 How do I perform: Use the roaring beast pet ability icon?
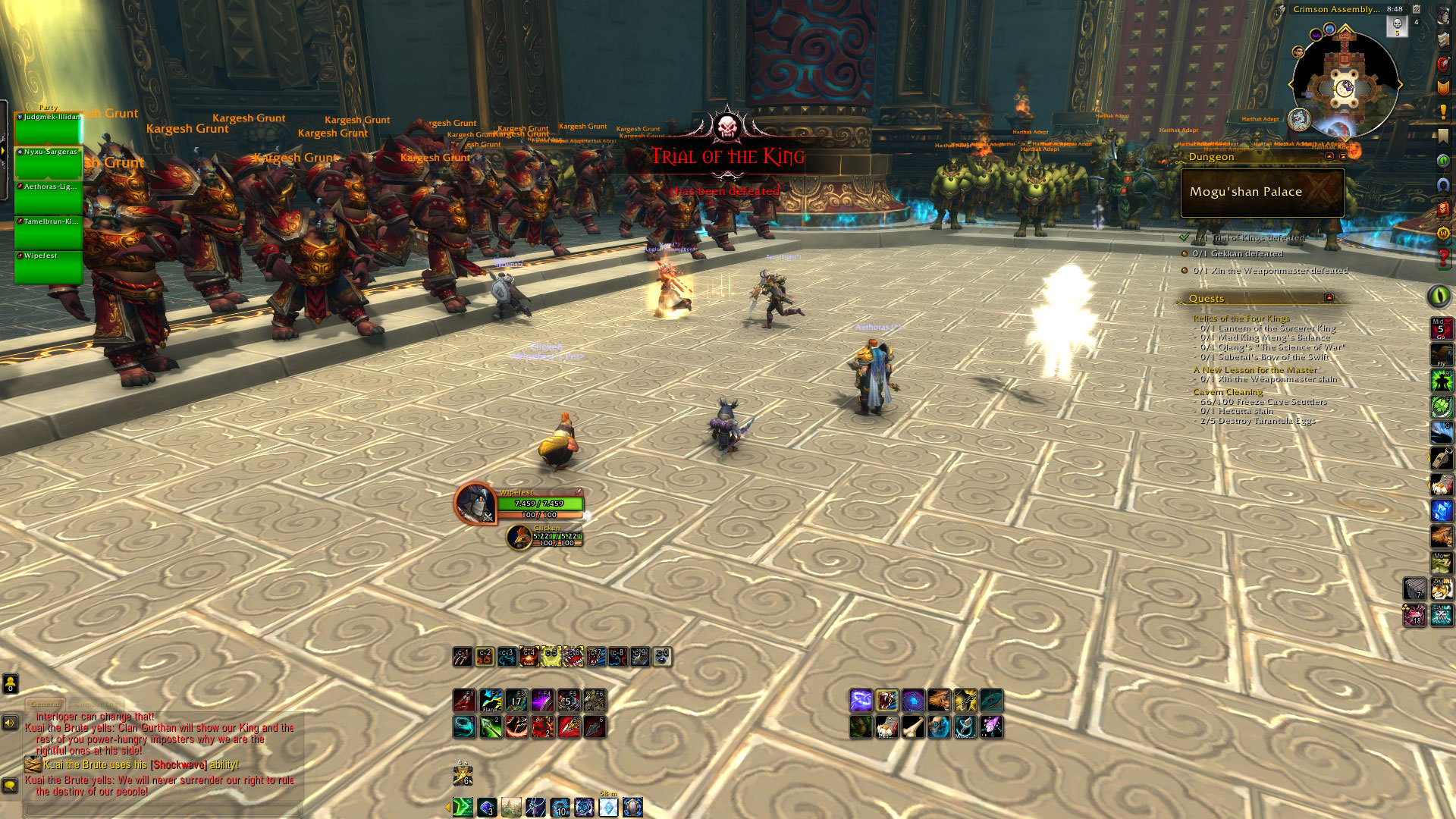tap(886, 700)
